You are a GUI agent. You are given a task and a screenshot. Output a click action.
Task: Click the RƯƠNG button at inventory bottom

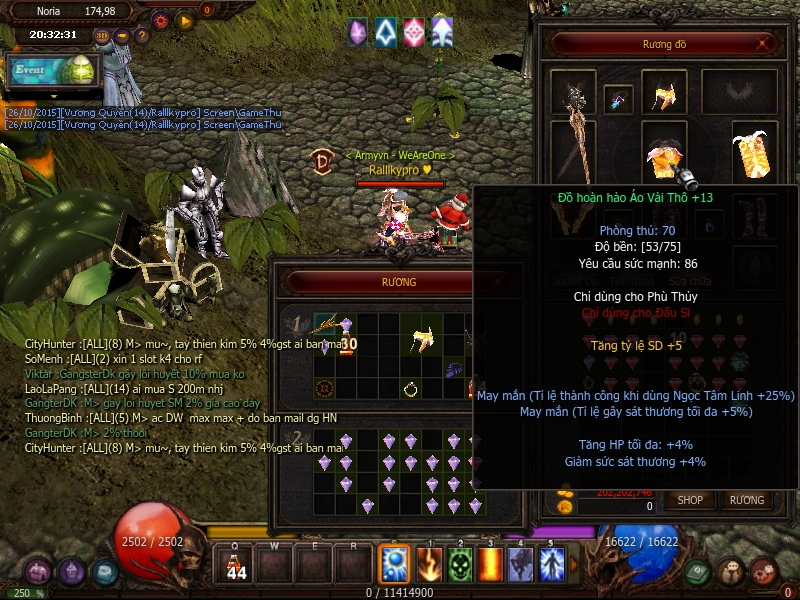746,499
